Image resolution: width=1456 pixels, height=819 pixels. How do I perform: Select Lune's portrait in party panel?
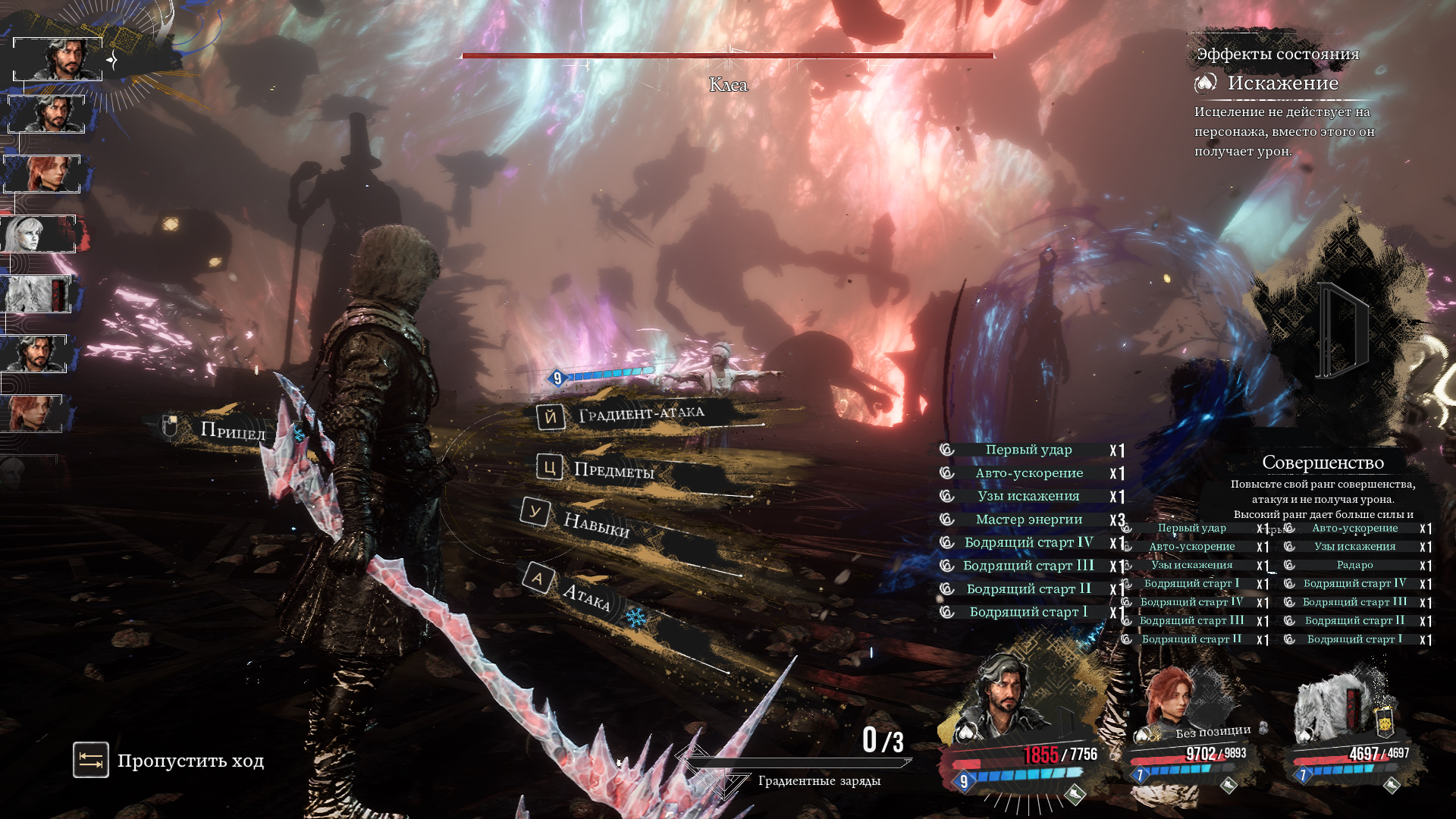[x=1172, y=701]
